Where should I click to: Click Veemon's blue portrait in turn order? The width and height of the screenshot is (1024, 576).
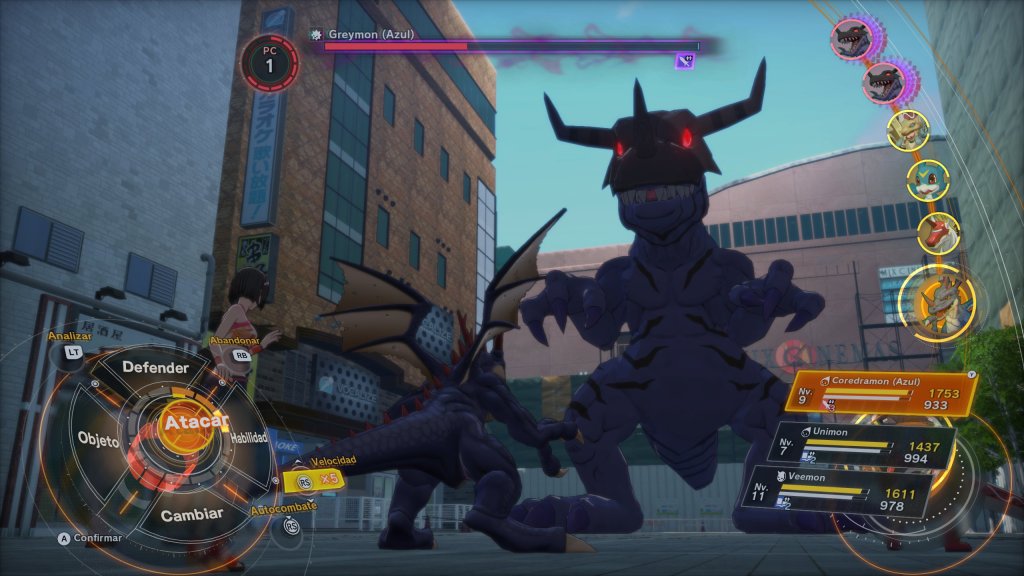pos(926,180)
